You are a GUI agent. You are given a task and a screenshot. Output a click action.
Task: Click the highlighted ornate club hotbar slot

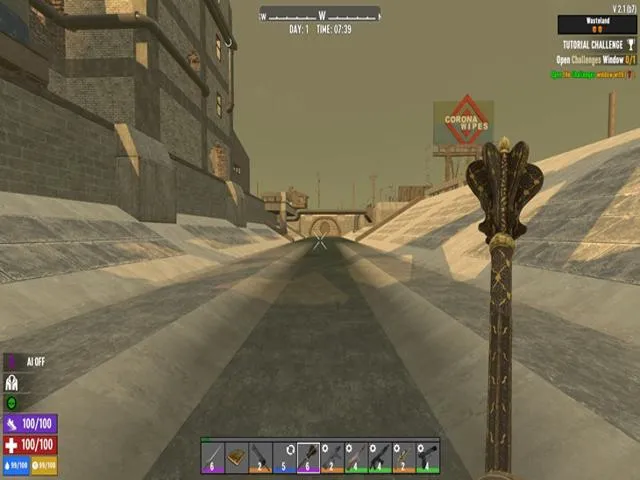coord(308,457)
